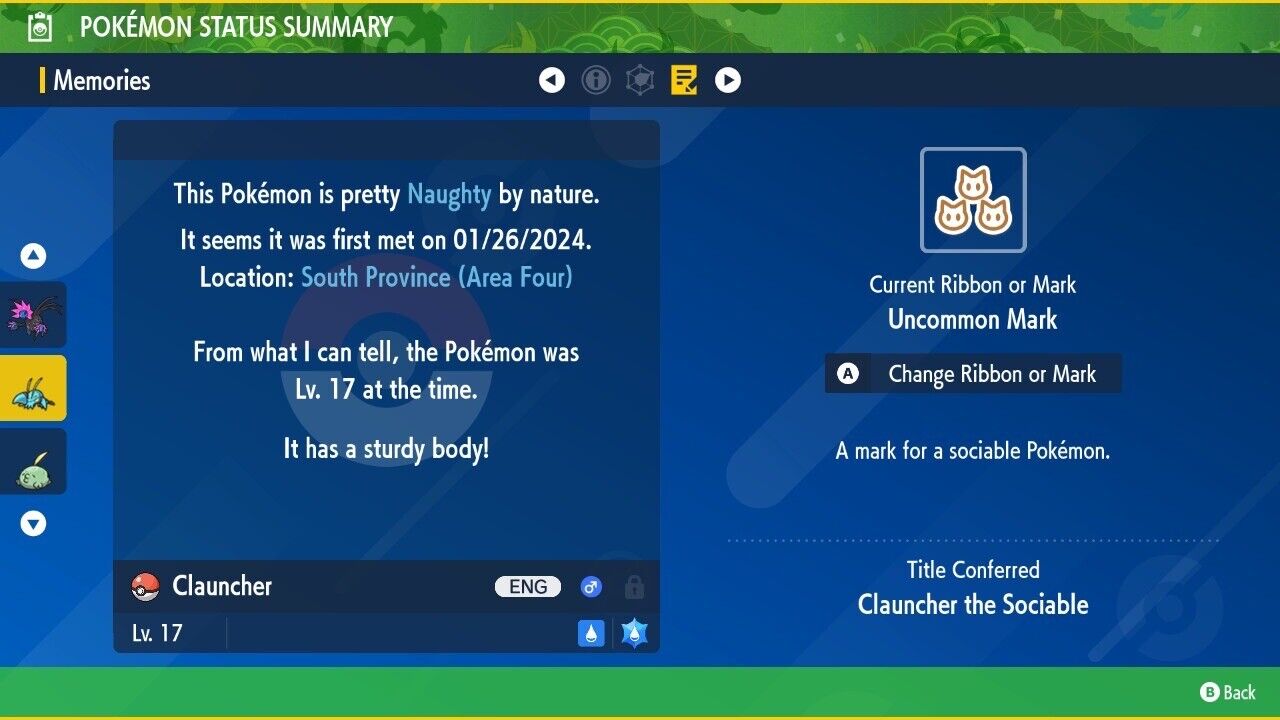Select Clauncher in the party list
This screenshot has width=1280, height=720.
[34, 388]
